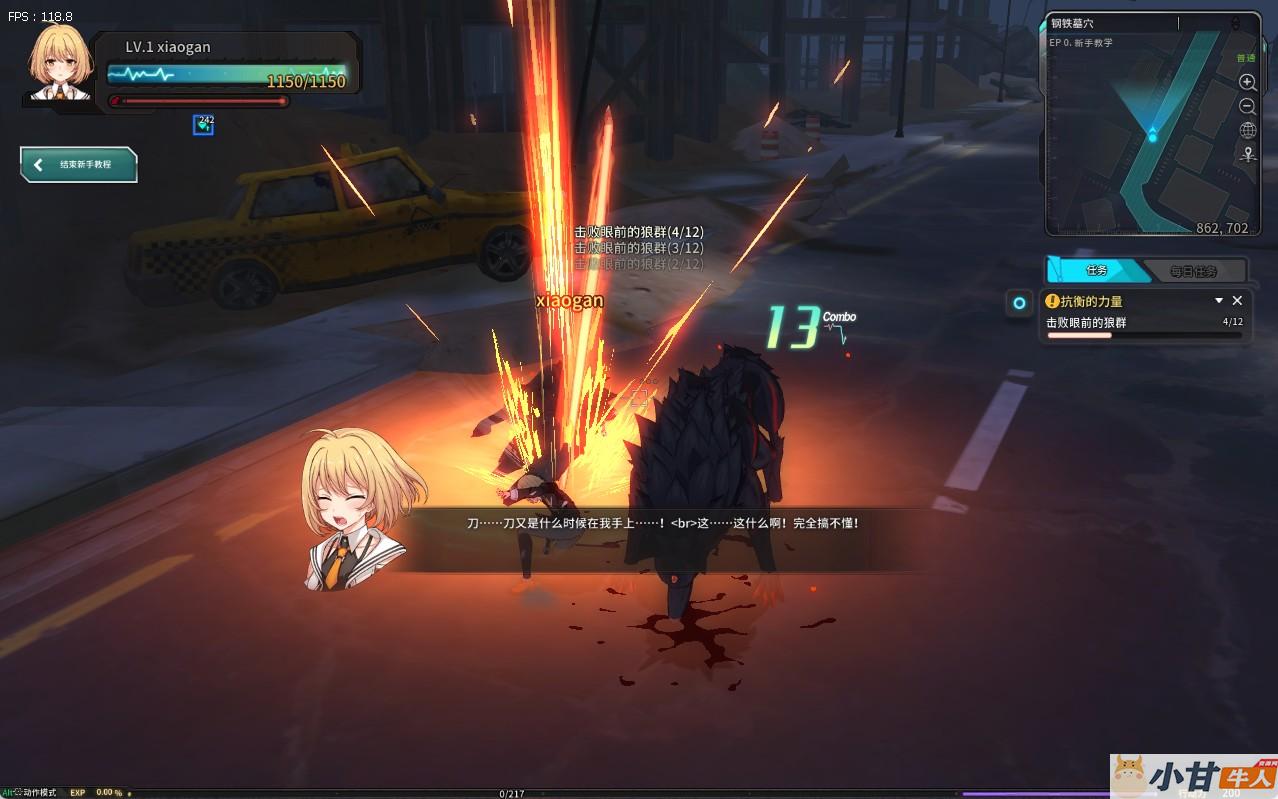Close the 抗衡的力量 quest tracker entry
The image size is (1278, 799).
[x=1237, y=300]
